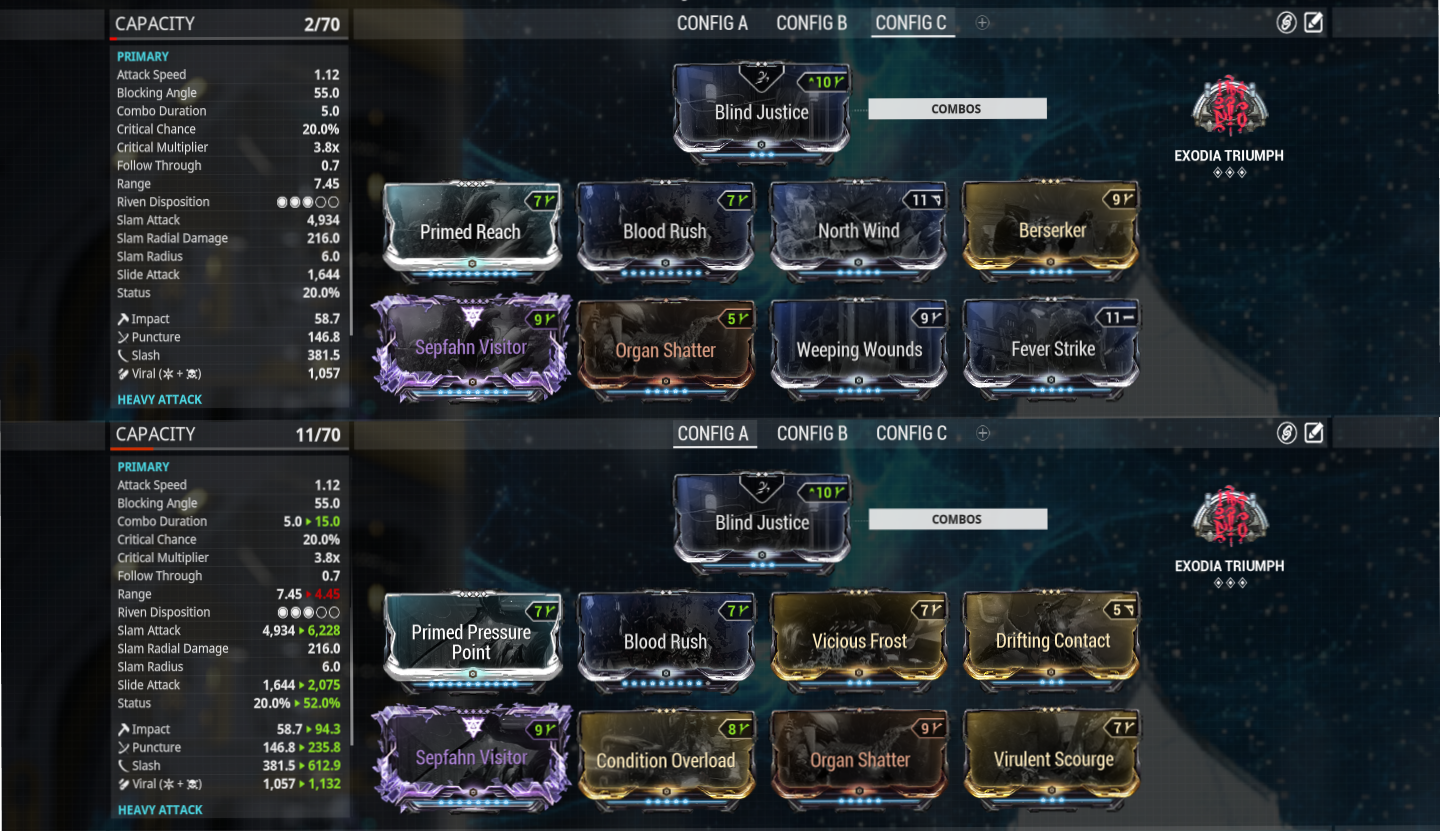Add a new config with the plus button
The width and height of the screenshot is (1440, 831).
coord(981,22)
